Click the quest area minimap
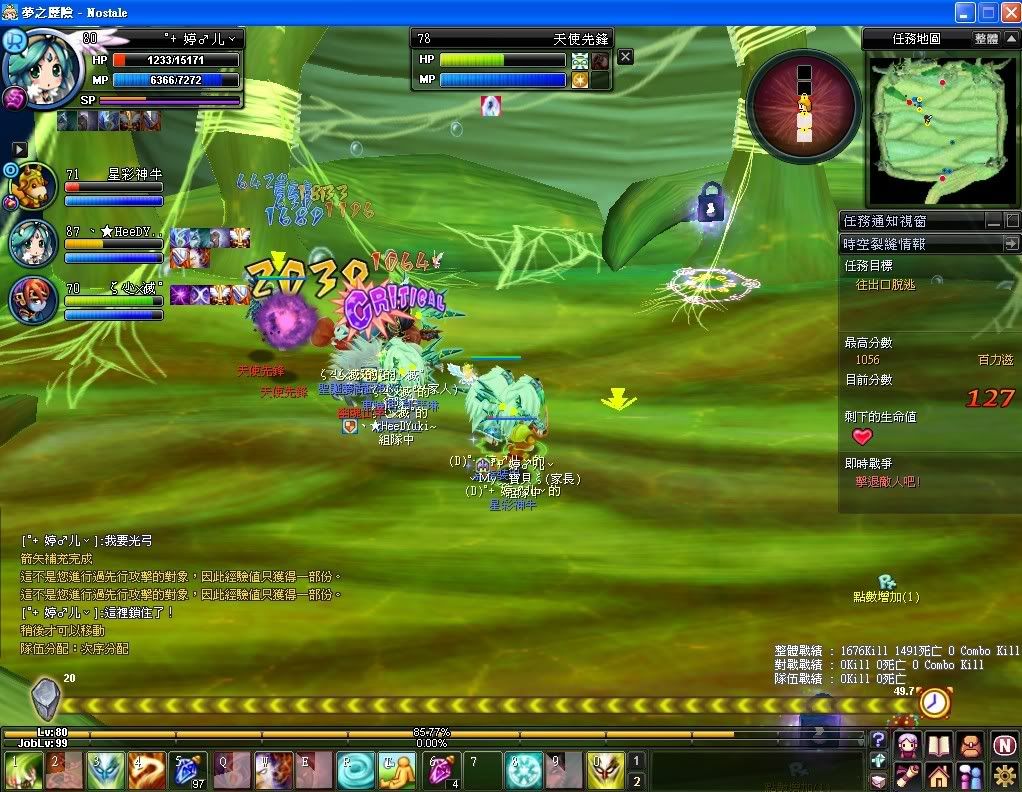 point(940,123)
